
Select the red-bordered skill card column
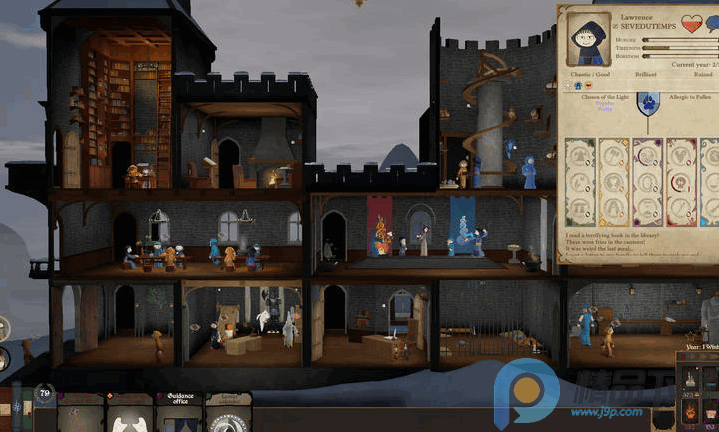coord(681,180)
